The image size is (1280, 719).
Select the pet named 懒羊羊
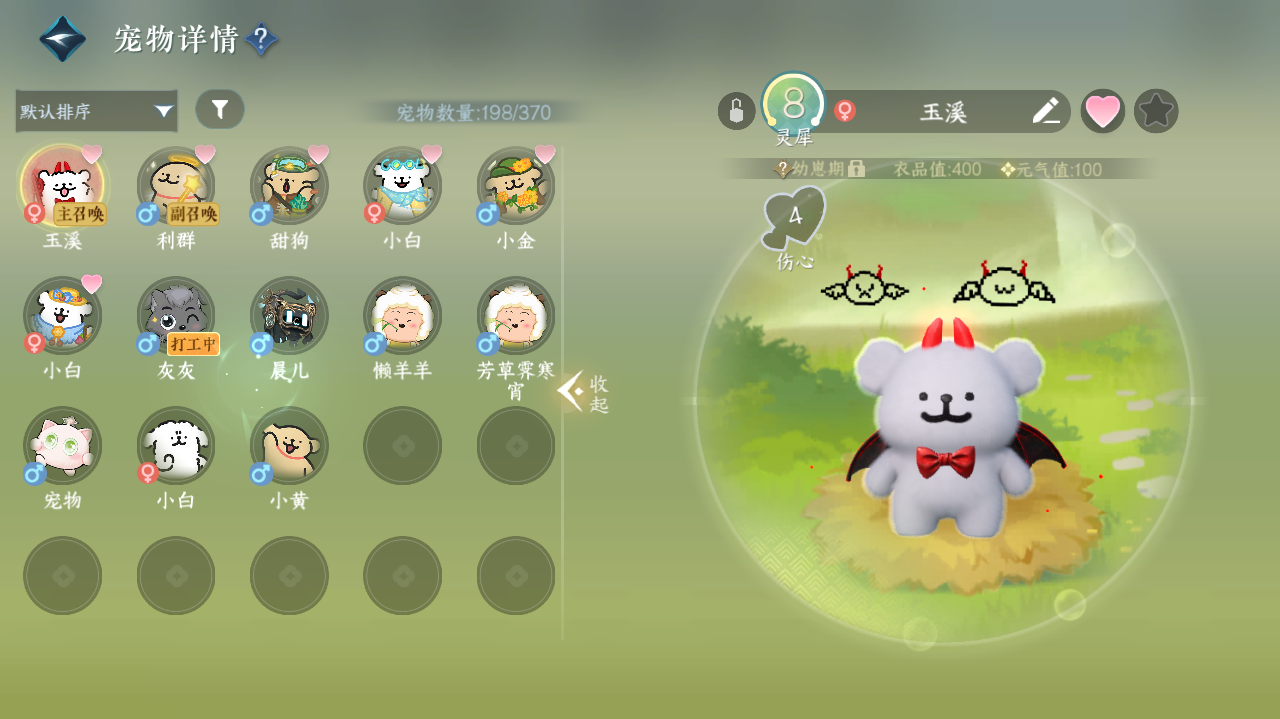[x=402, y=316]
